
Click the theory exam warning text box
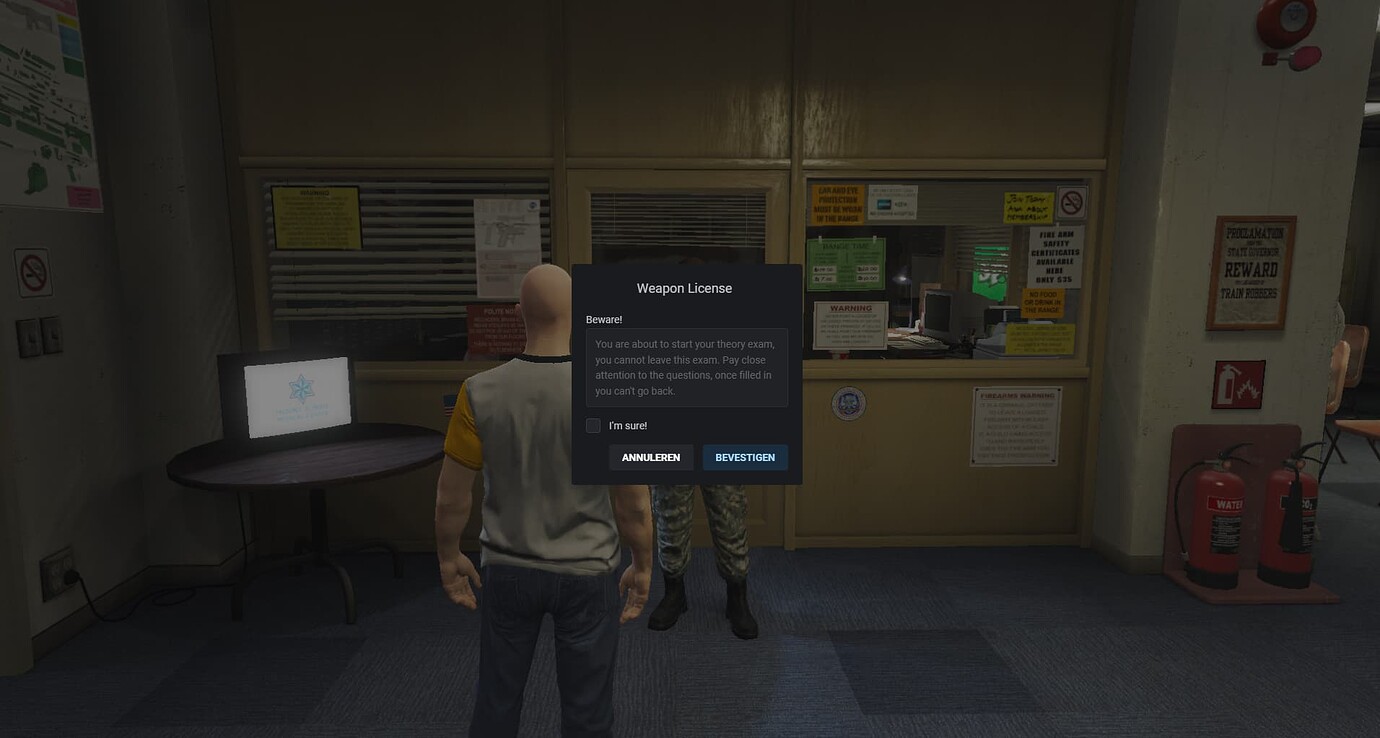coord(687,367)
